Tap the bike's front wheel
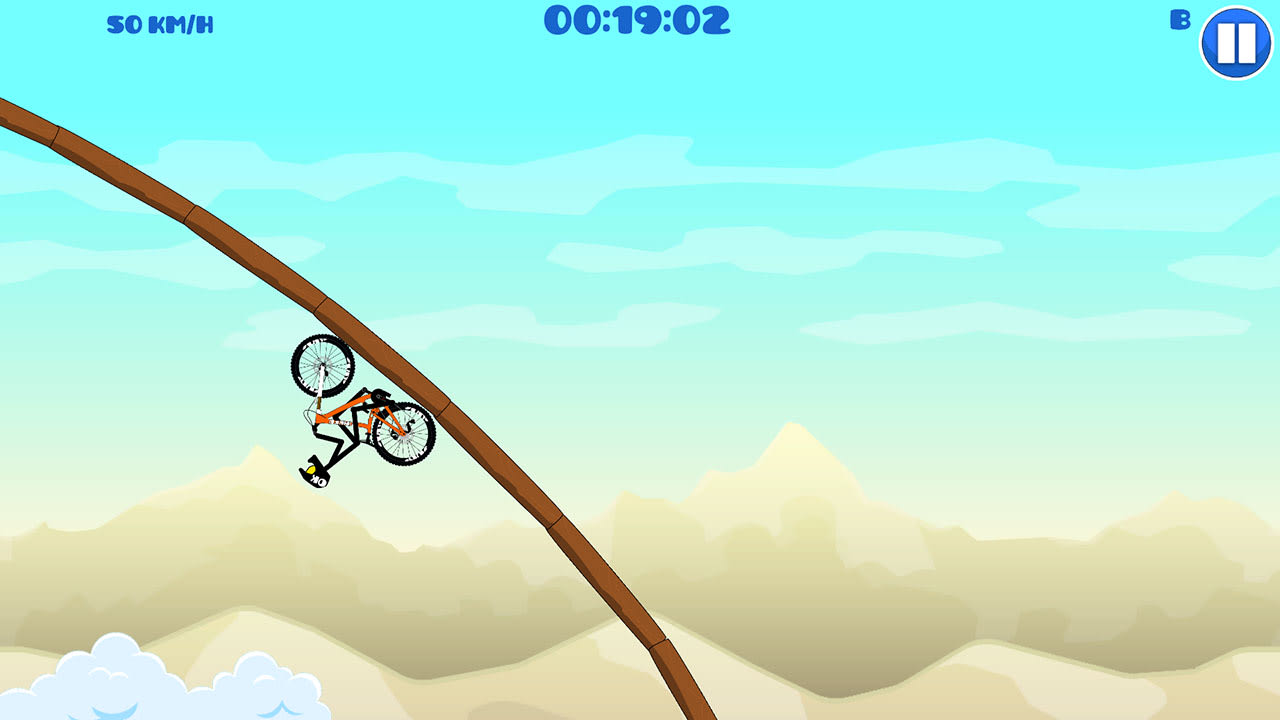The width and height of the screenshot is (1280, 720). (320, 368)
